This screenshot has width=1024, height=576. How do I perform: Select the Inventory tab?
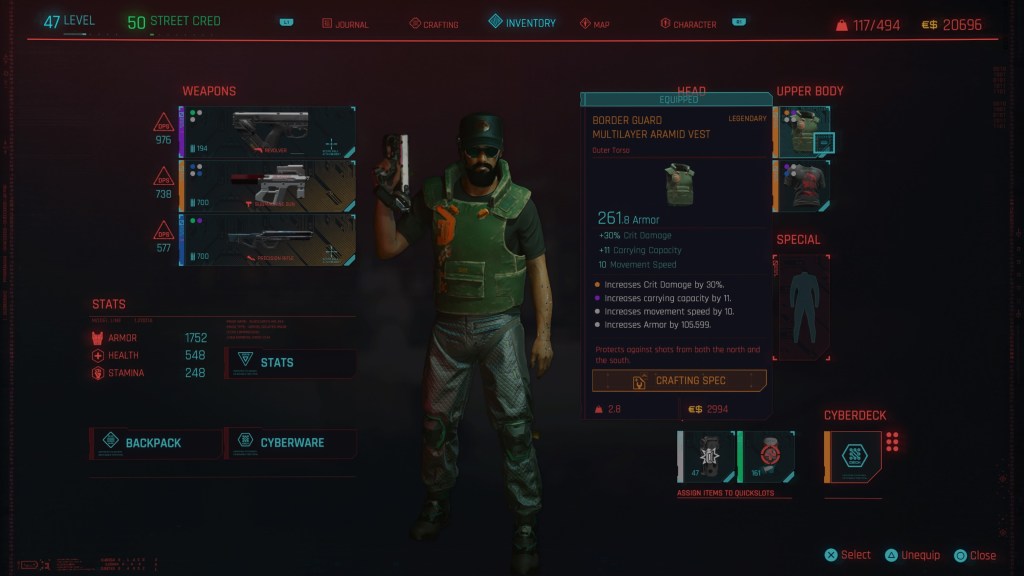click(x=522, y=22)
